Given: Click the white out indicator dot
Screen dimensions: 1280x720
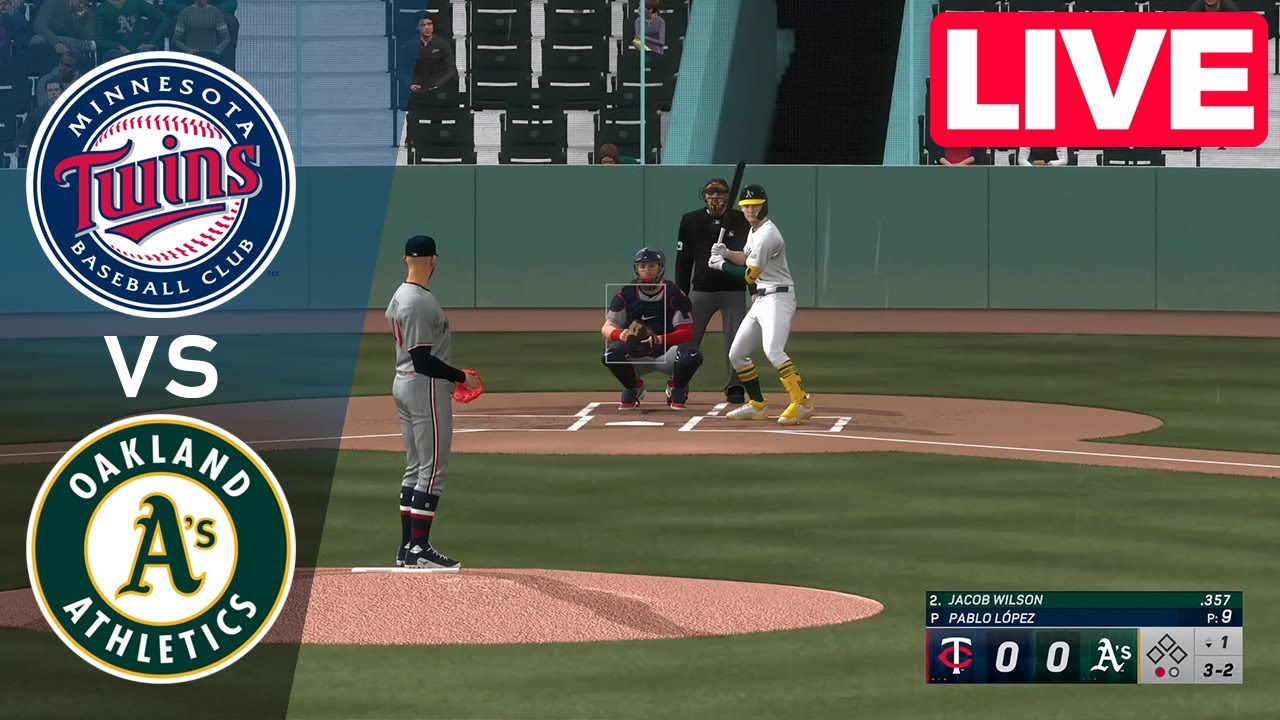Looking at the screenshot, I should pyautogui.click(x=1174, y=674).
